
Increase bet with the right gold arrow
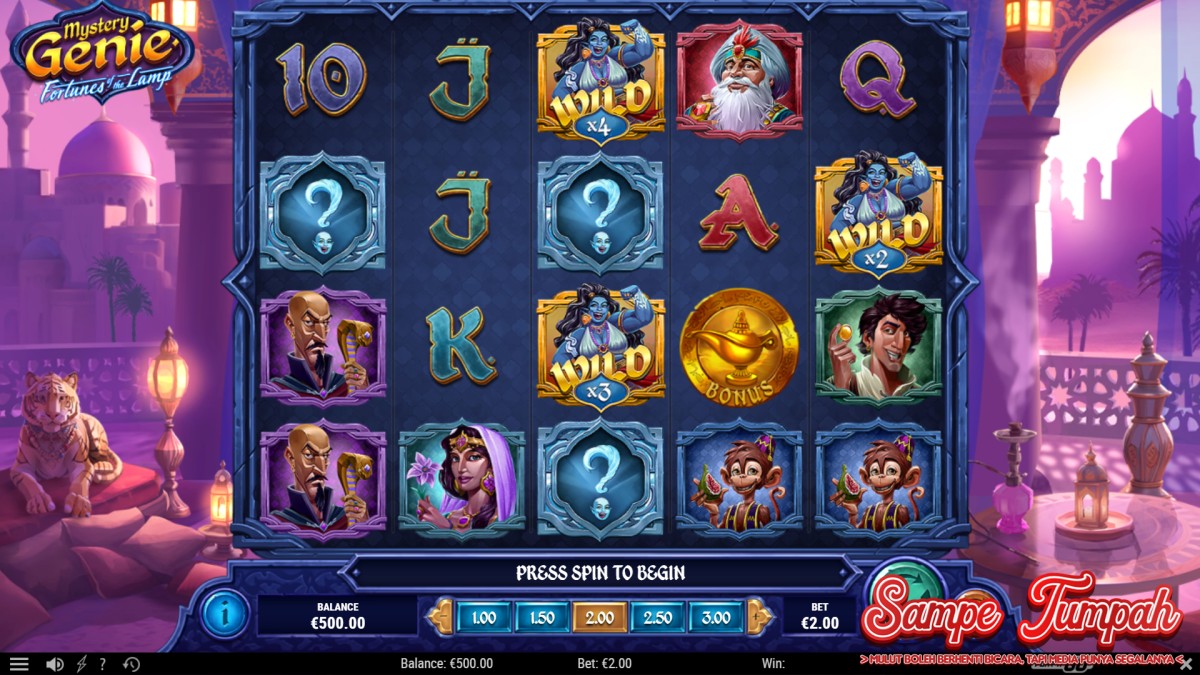[760, 617]
